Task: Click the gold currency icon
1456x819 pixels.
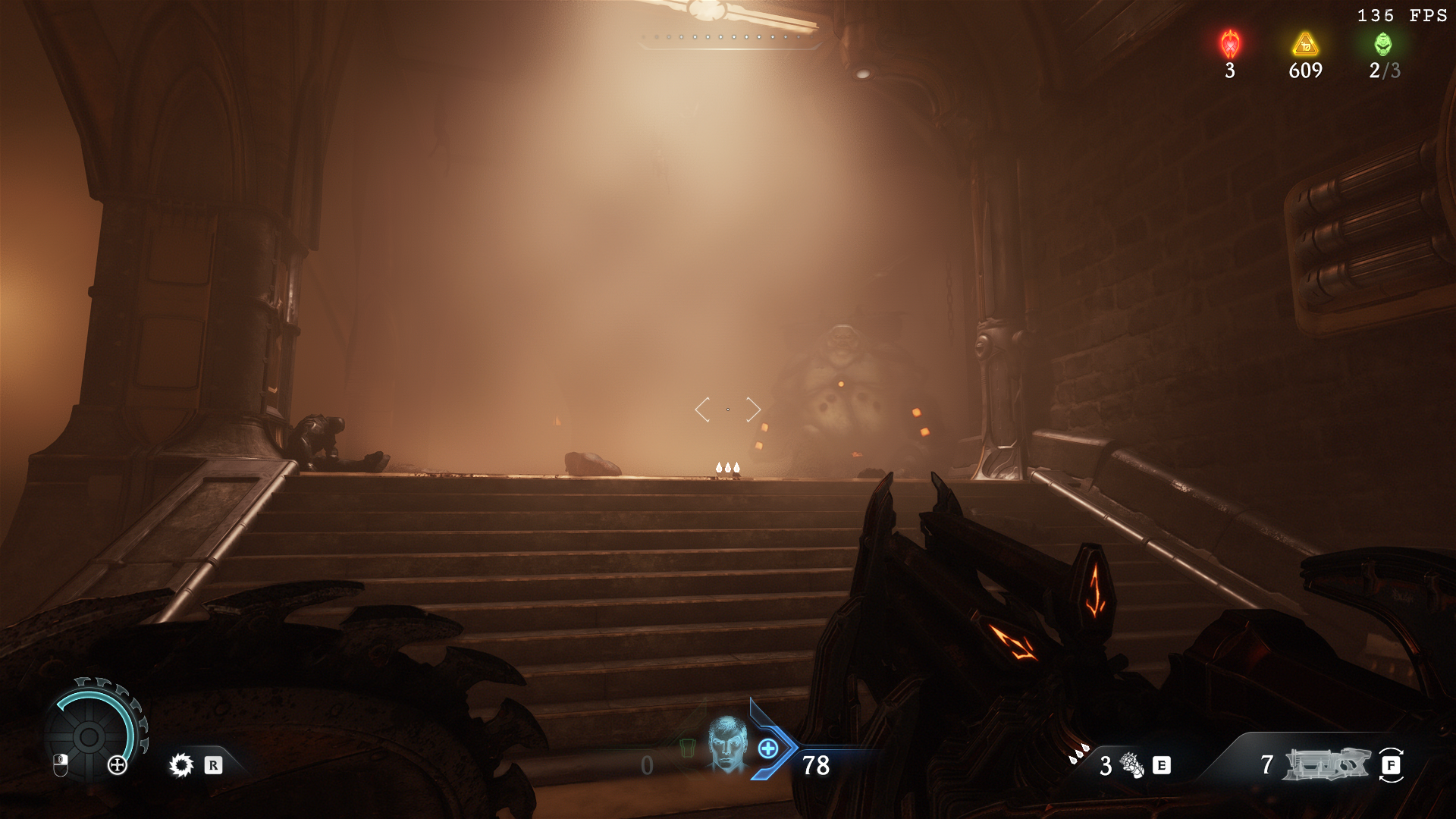Action: tap(1305, 45)
